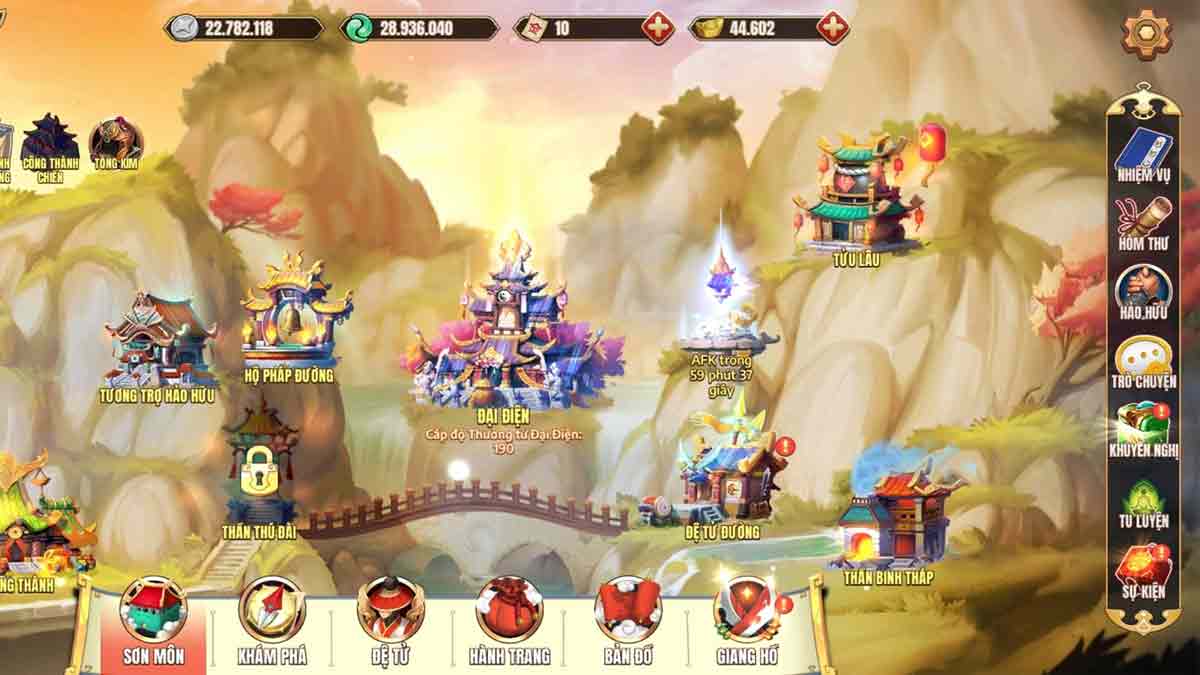Select the Sơn Môn tab
Viewport: 1200px width, 675px height.
[x=153, y=619]
